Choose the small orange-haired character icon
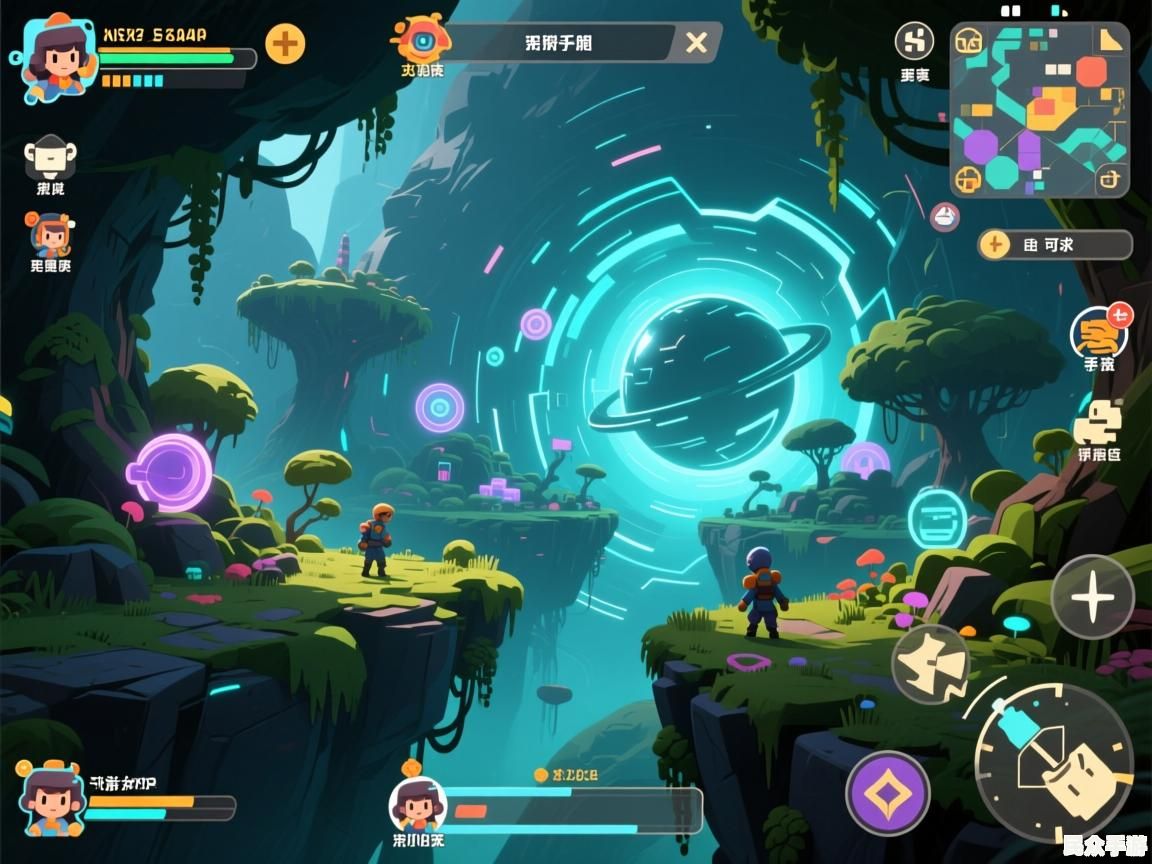 (x=50, y=236)
